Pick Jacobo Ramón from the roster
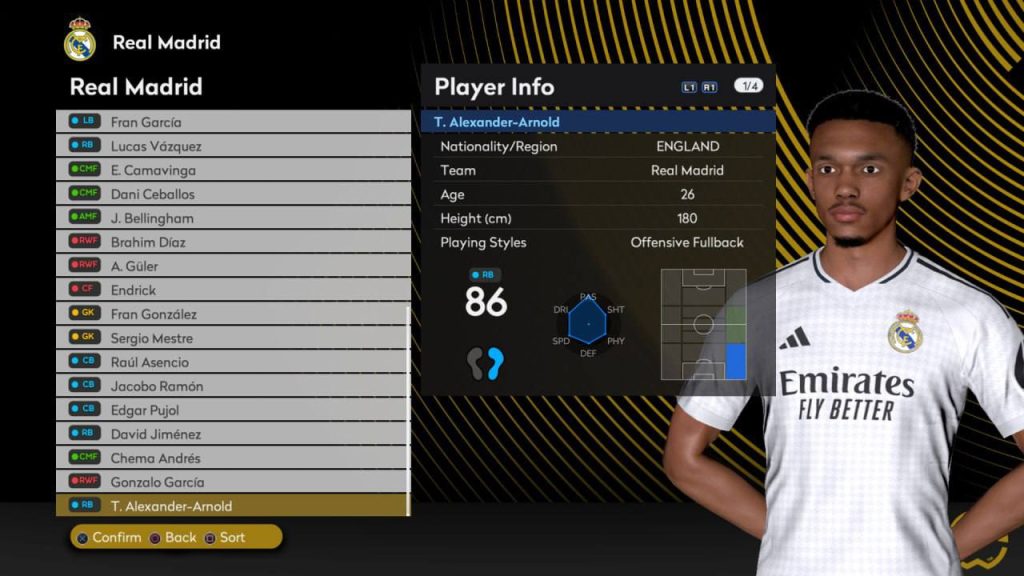The image size is (1024, 576). 233,386
